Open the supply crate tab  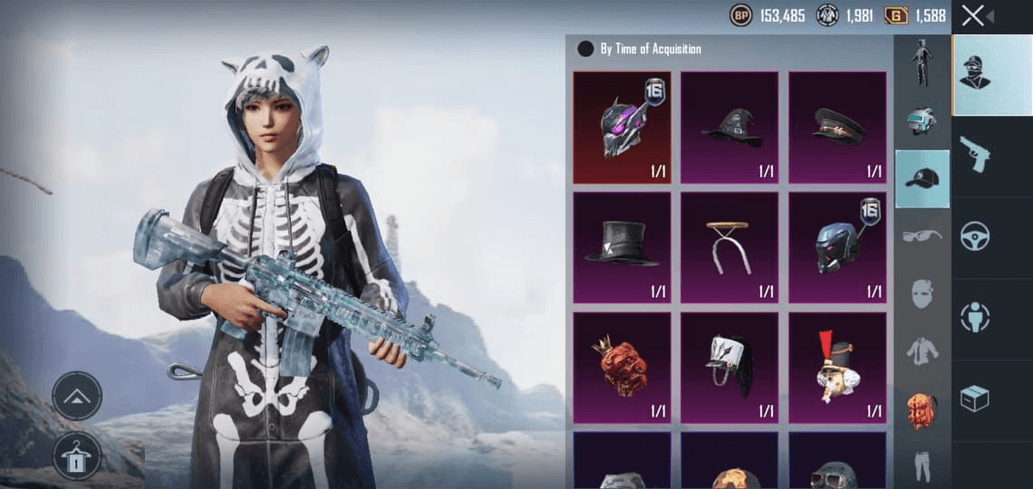pyautogui.click(x=974, y=399)
